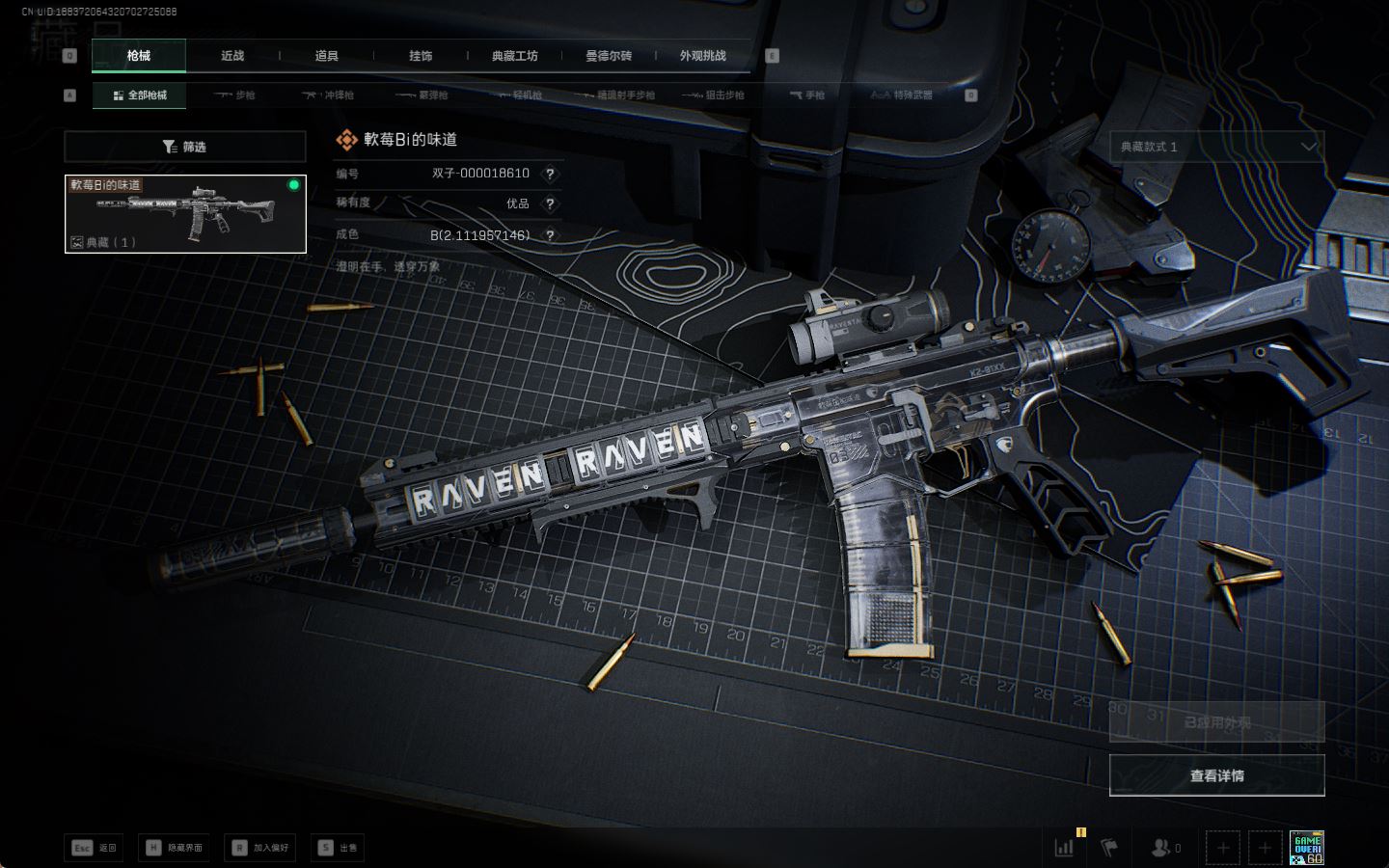Switch to the 曼德尔砖 tab

point(609,56)
